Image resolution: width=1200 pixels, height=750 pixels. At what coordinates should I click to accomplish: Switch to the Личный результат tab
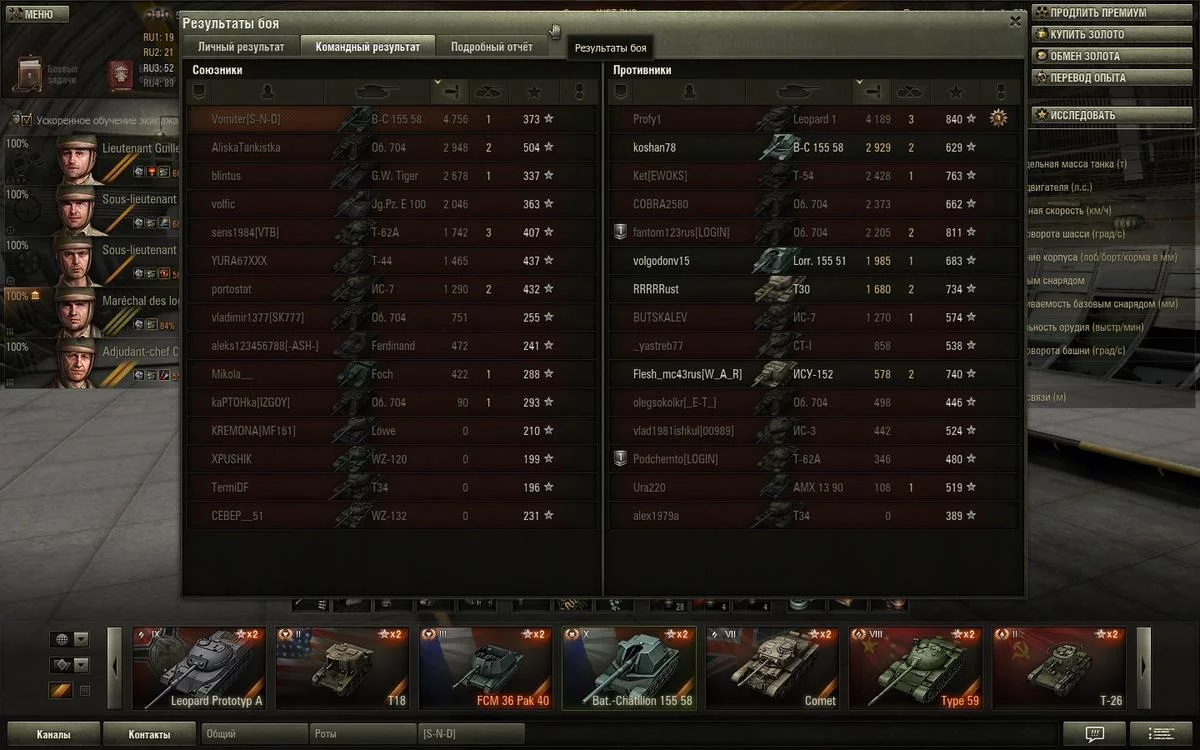[240, 46]
